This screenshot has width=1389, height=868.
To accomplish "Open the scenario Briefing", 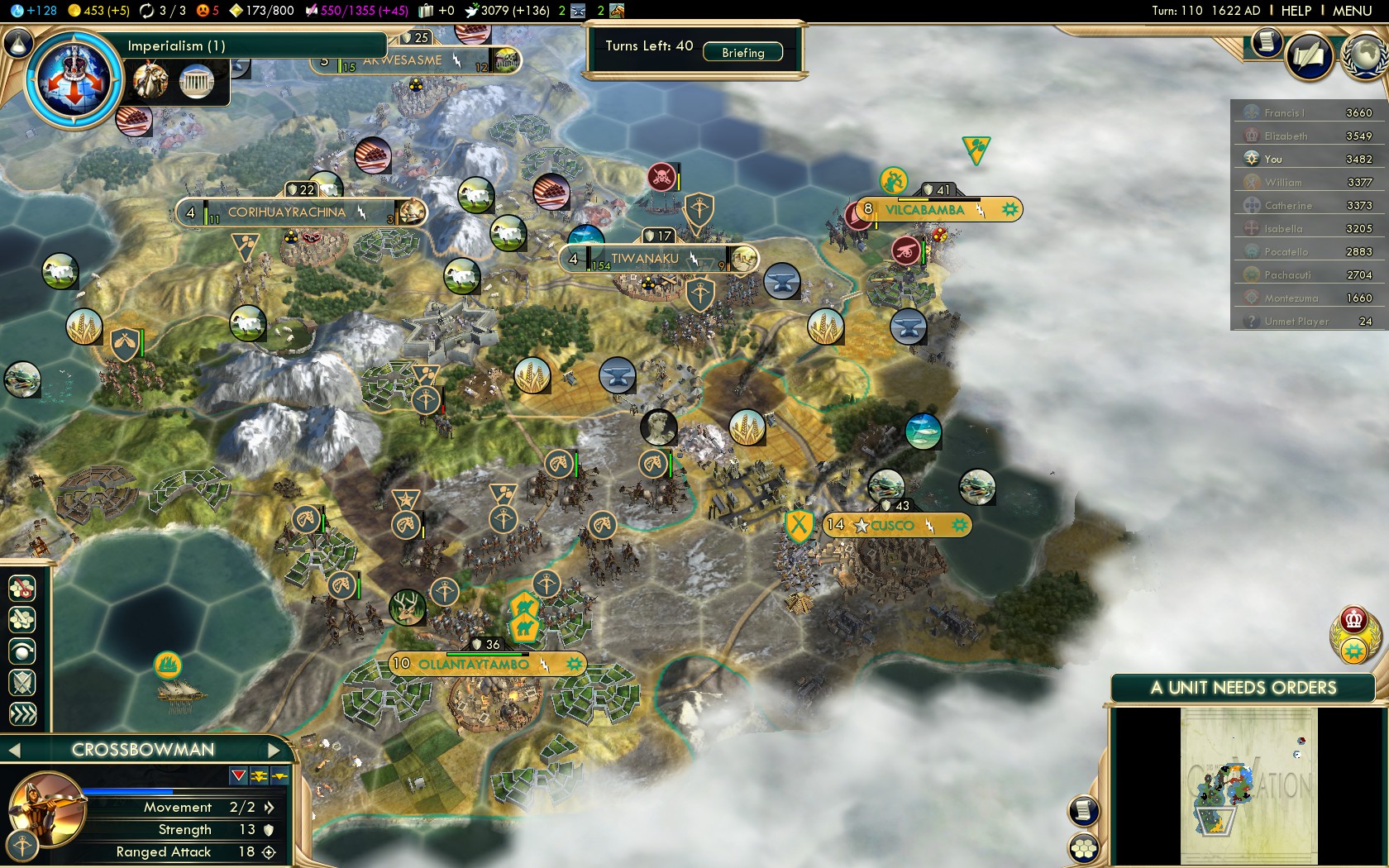I will (742, 52).
